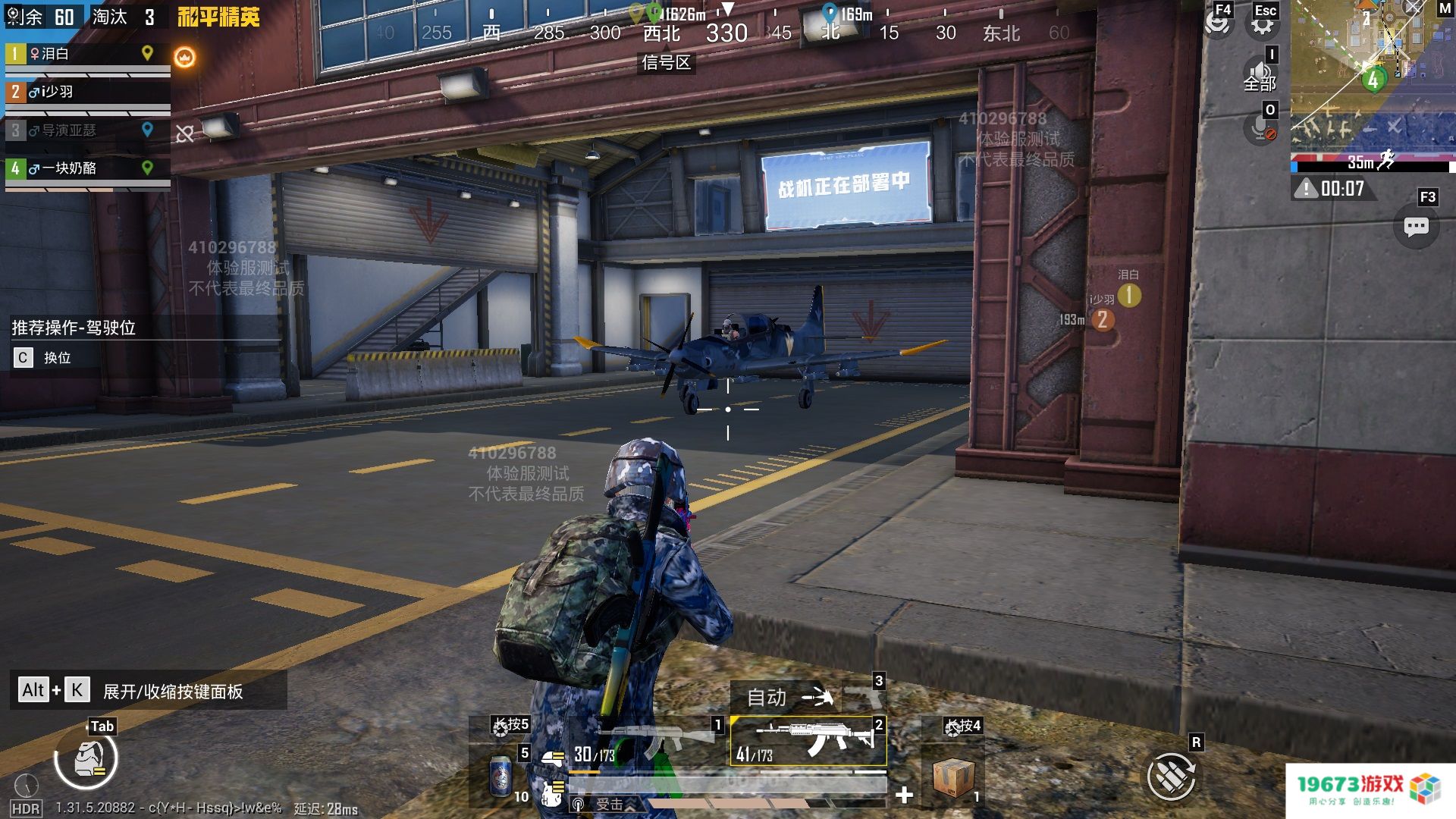Use the cardboard box item

tap(952, 777)
